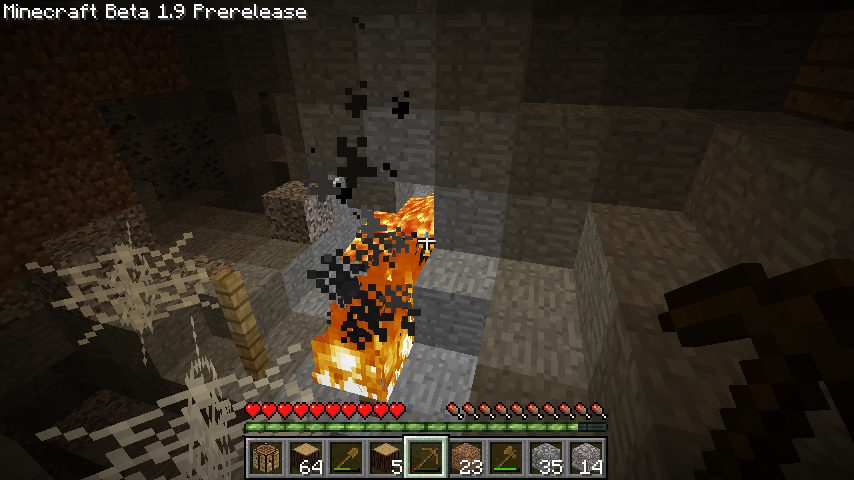The width and height of the screenshot is (854, 480).
Task: Click the highlighted wooden pickaxe slot
Action: coord(426,458)
